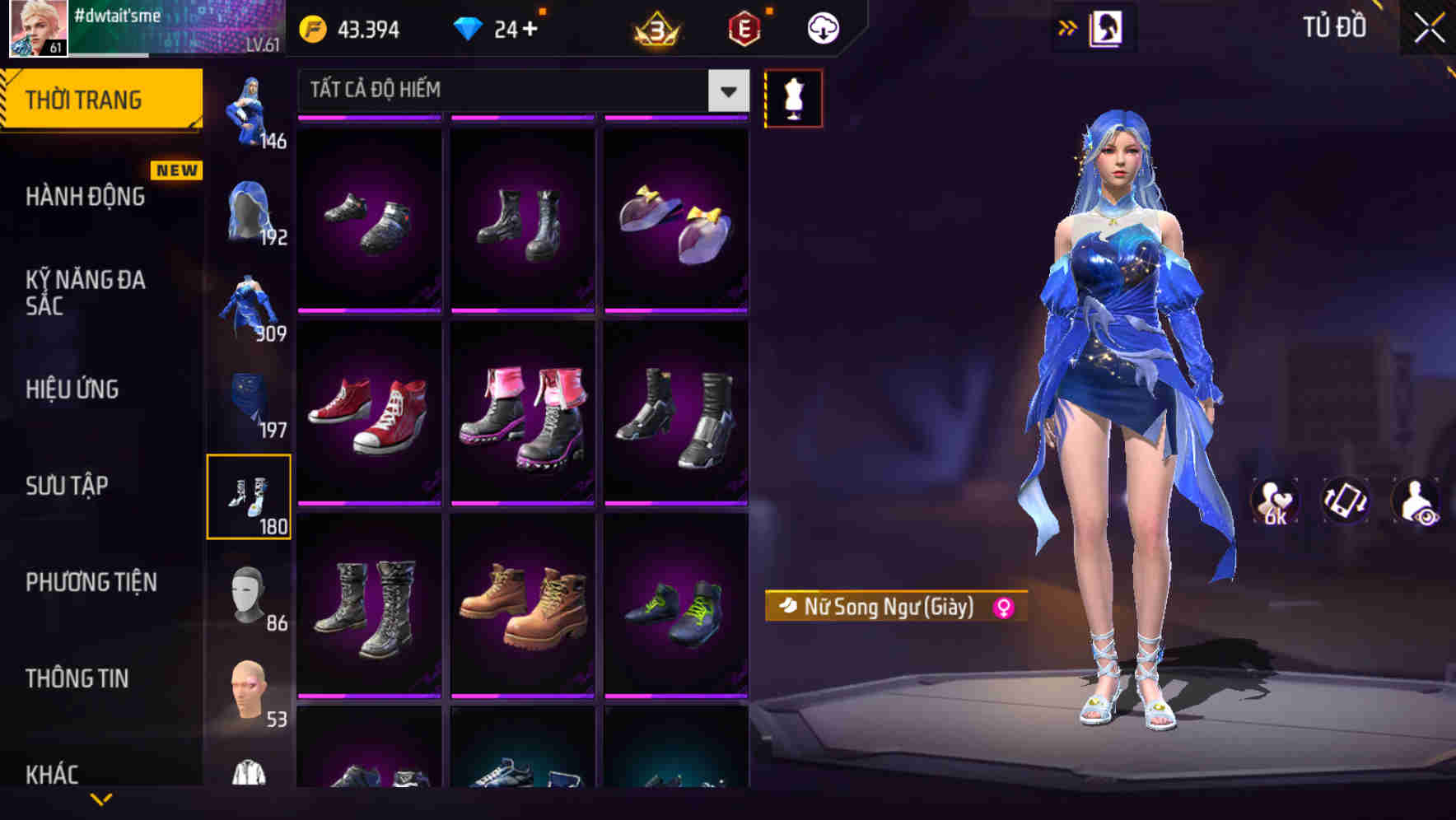This screenshot has width=1456, height=820.
Task: Expand the yellow double-chevron panel toggle
Action: pyautogui.click(x=1068, y=26)
